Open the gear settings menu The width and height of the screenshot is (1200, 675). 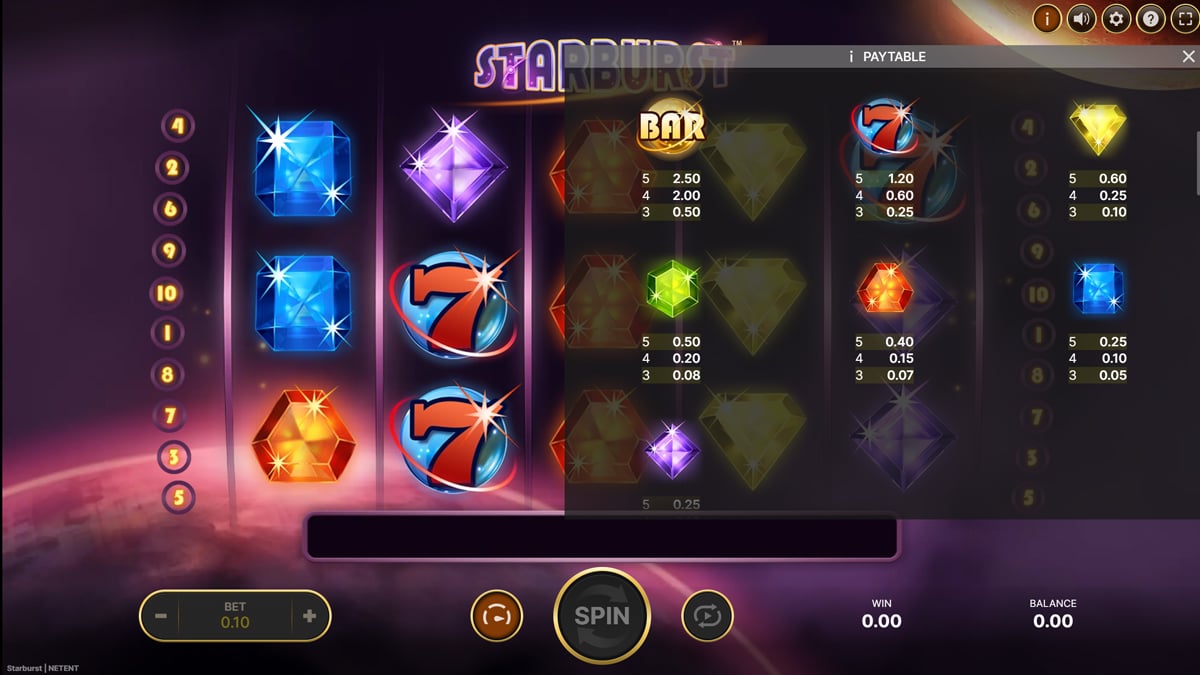coord(1116,18)
